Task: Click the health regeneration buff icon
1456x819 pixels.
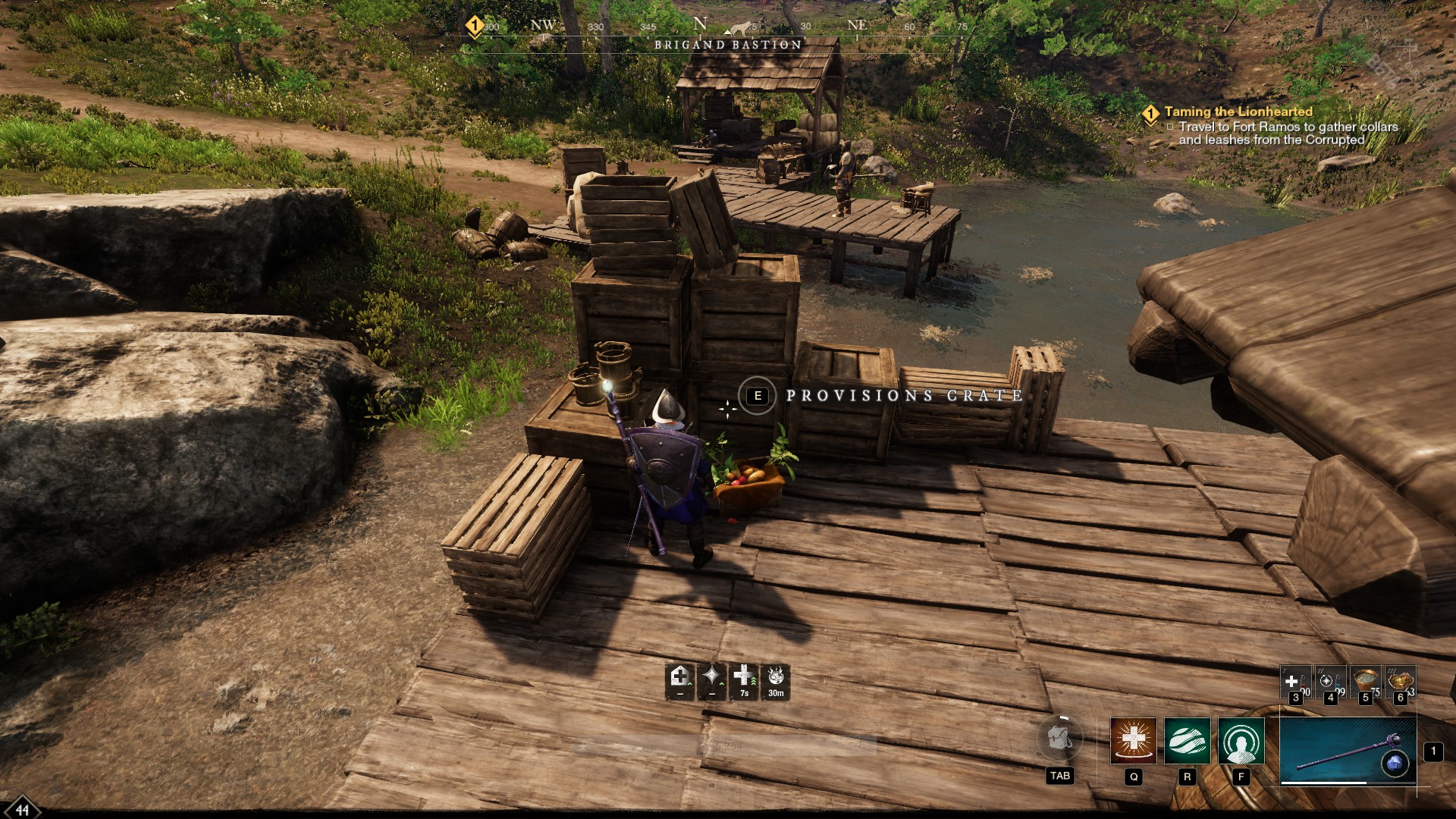Action: tap(679, 679)
